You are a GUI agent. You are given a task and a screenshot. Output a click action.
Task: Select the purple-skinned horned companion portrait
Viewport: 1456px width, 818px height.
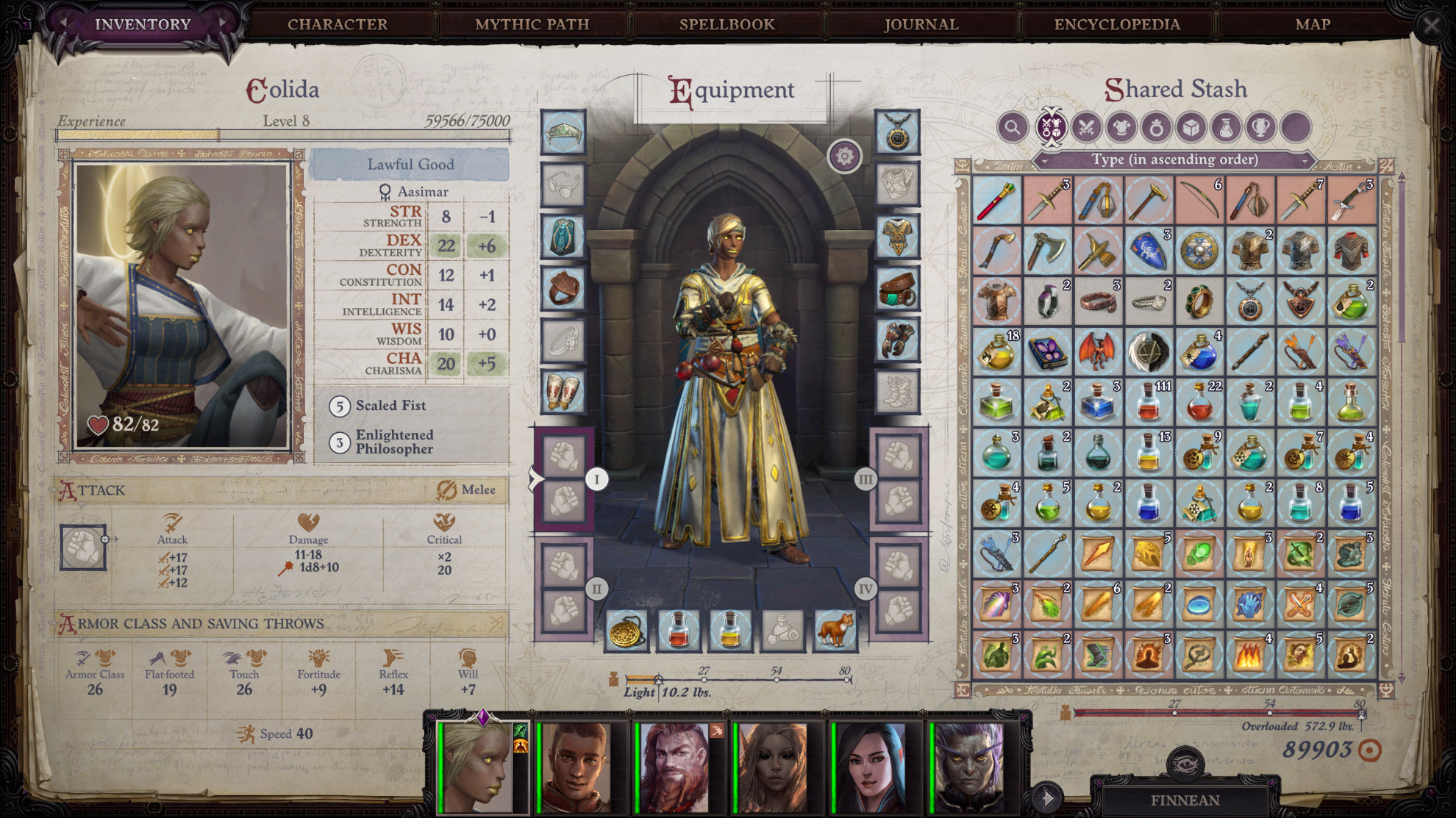[968, 766]
